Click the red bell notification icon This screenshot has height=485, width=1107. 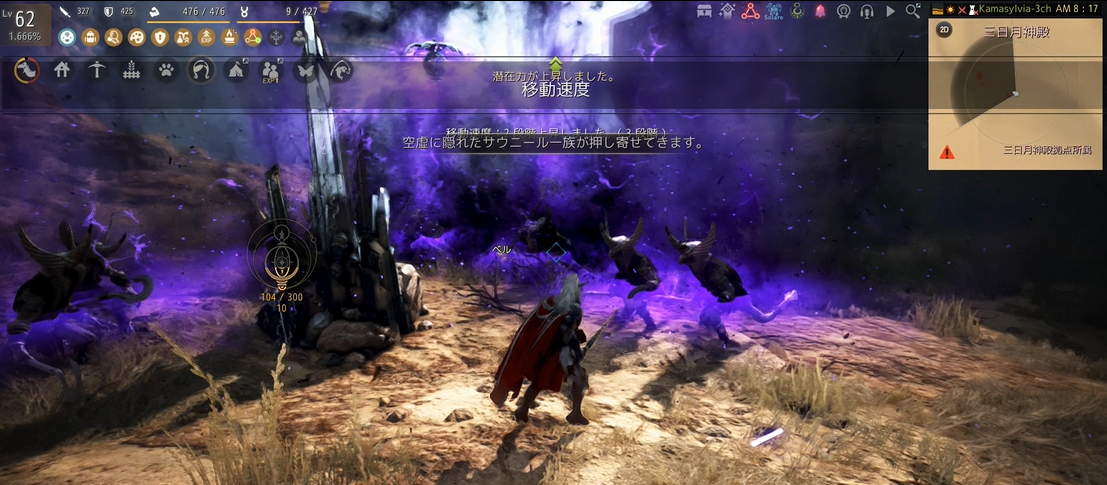(820, 11)
